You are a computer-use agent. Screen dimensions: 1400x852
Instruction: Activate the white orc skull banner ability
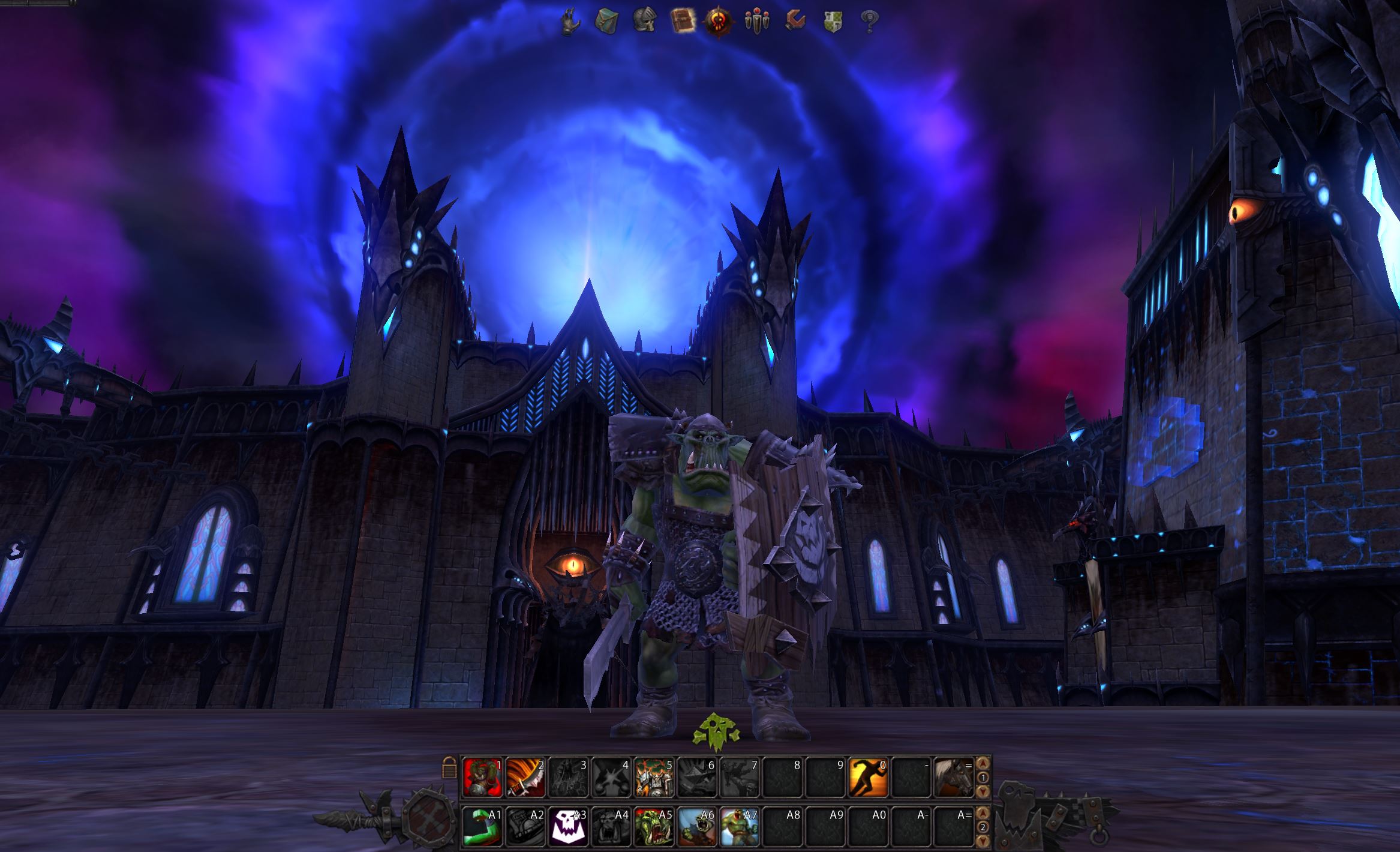tap(568, 826)
